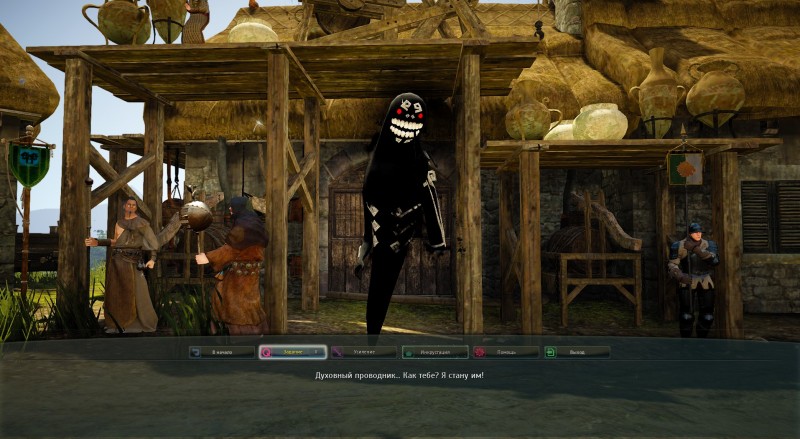800x439 pixels.
Task: Open the "Инкрустация" button
Action: coord(435,352)
